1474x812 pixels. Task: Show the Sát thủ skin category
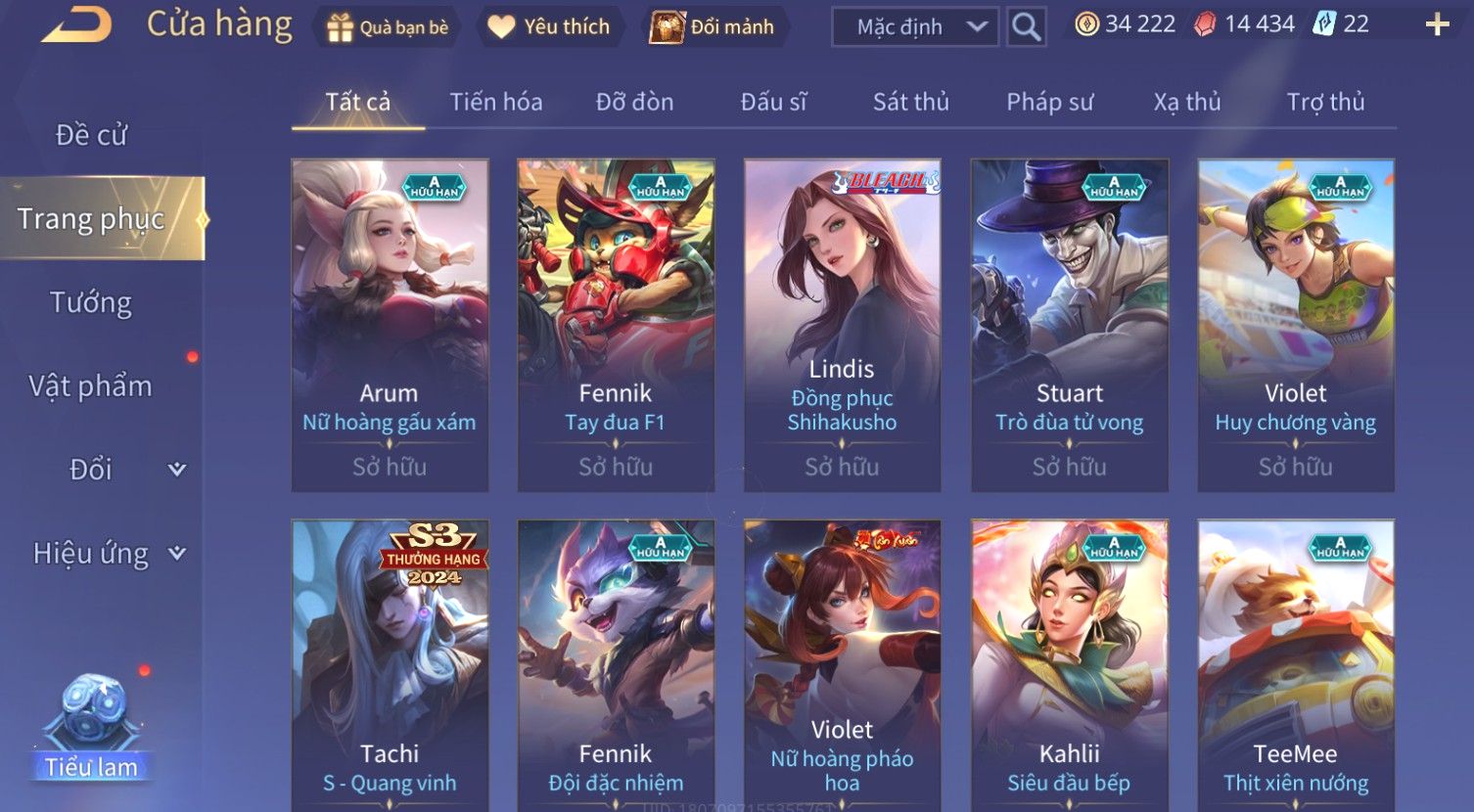point(910,102)
